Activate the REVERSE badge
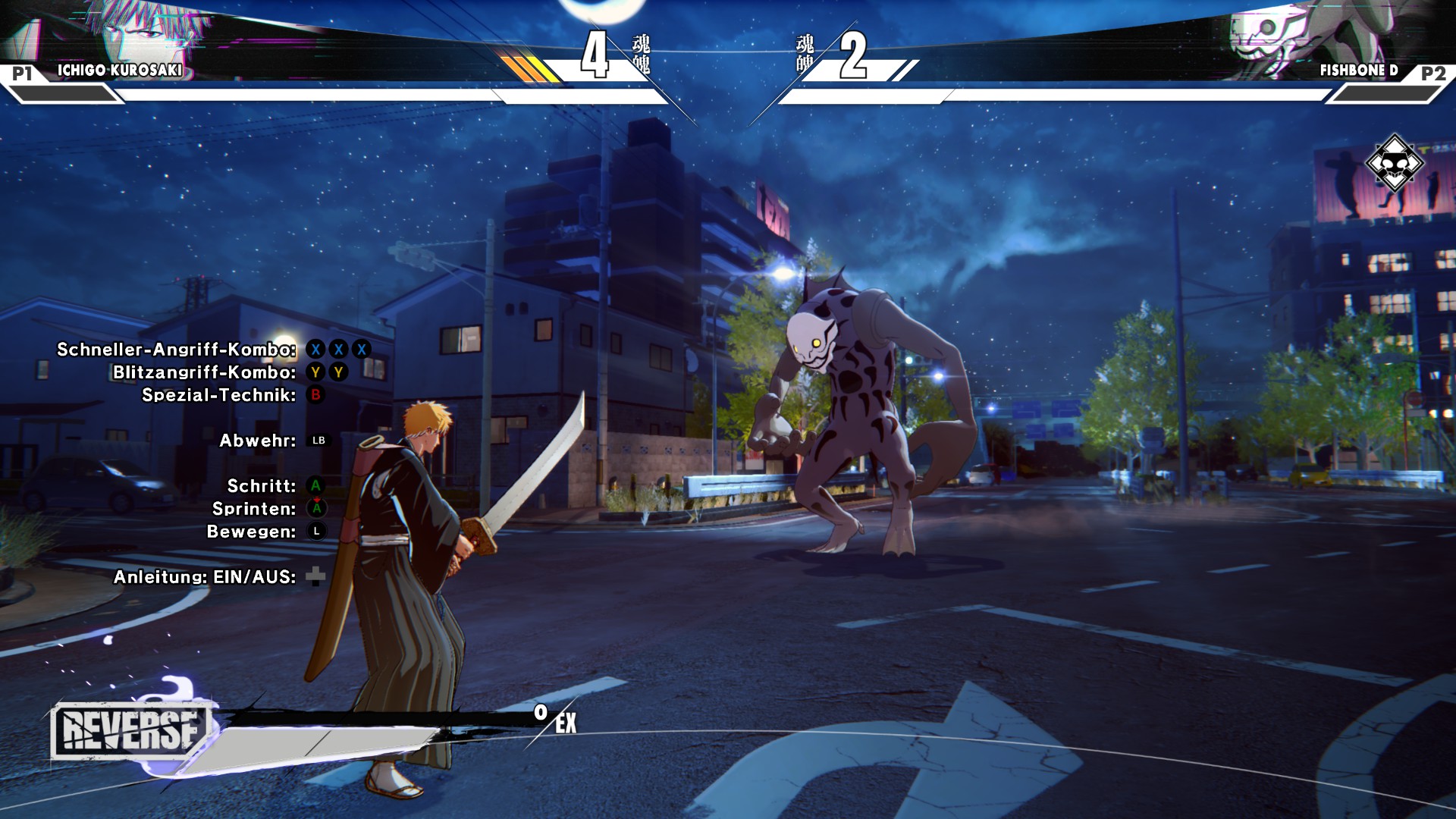 coord(129,730)
